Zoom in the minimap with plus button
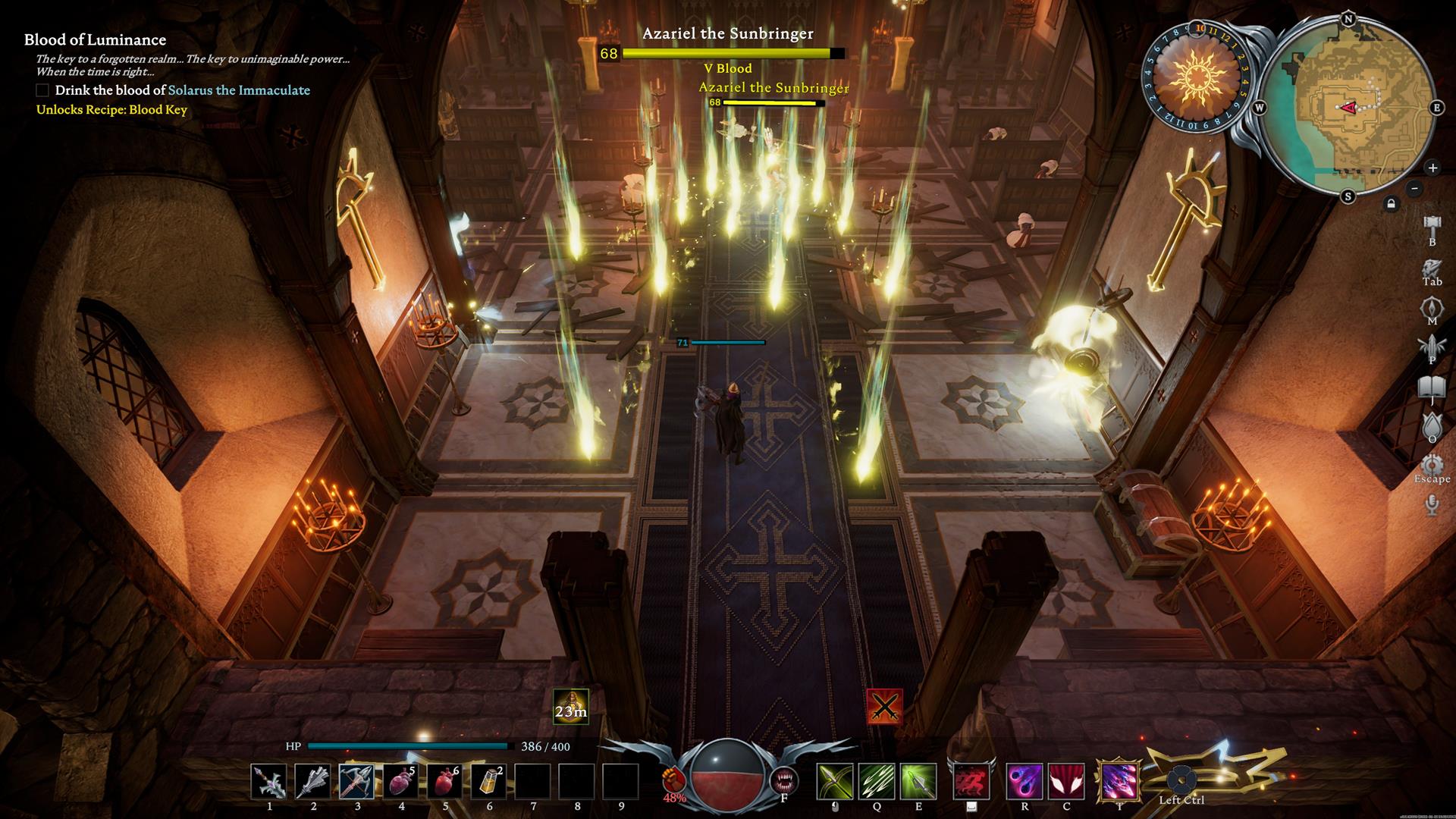Screen dimensions: 1456x819 [x=1432, y=168]
